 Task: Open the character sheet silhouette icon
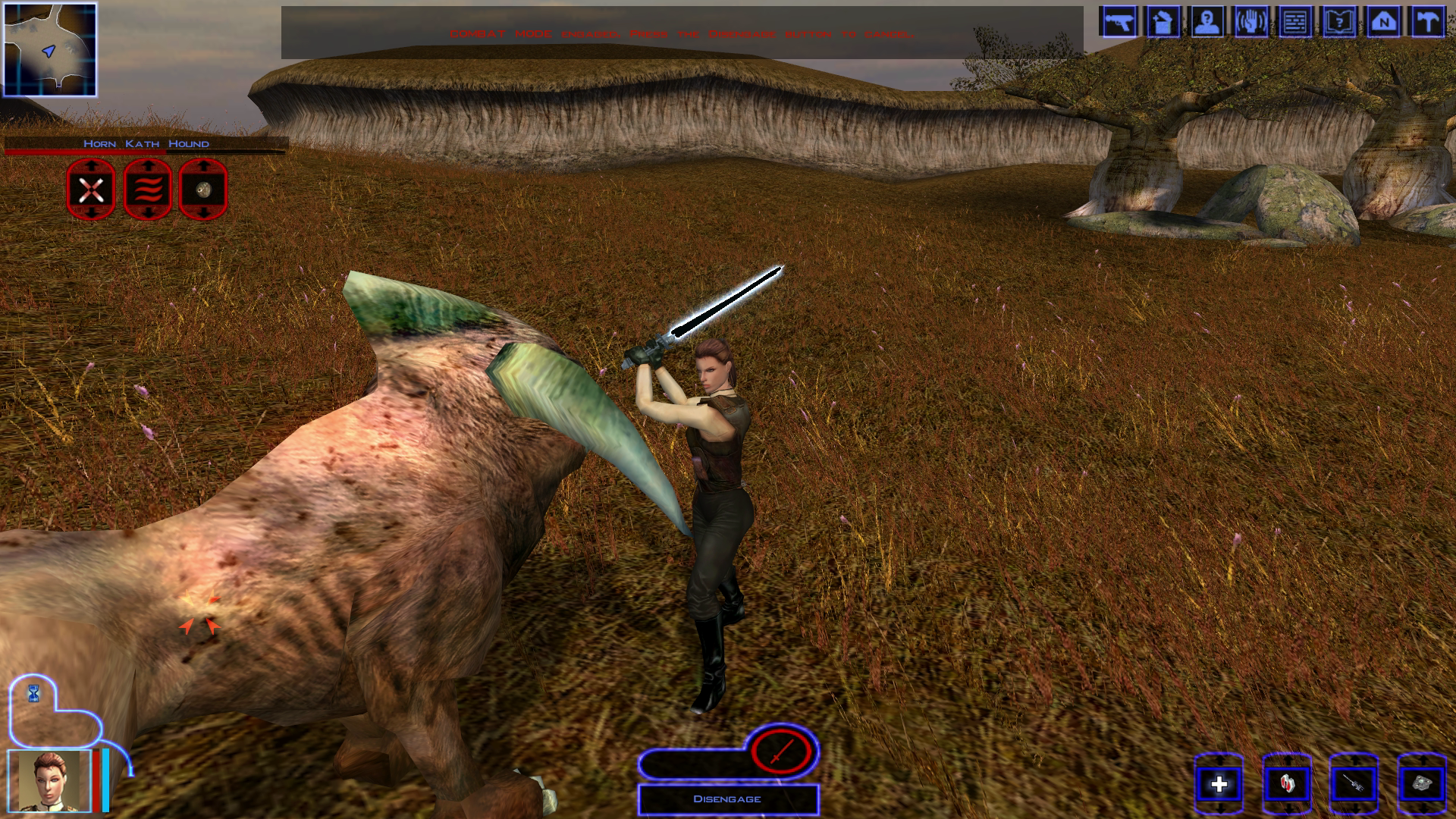(1207, 21)
